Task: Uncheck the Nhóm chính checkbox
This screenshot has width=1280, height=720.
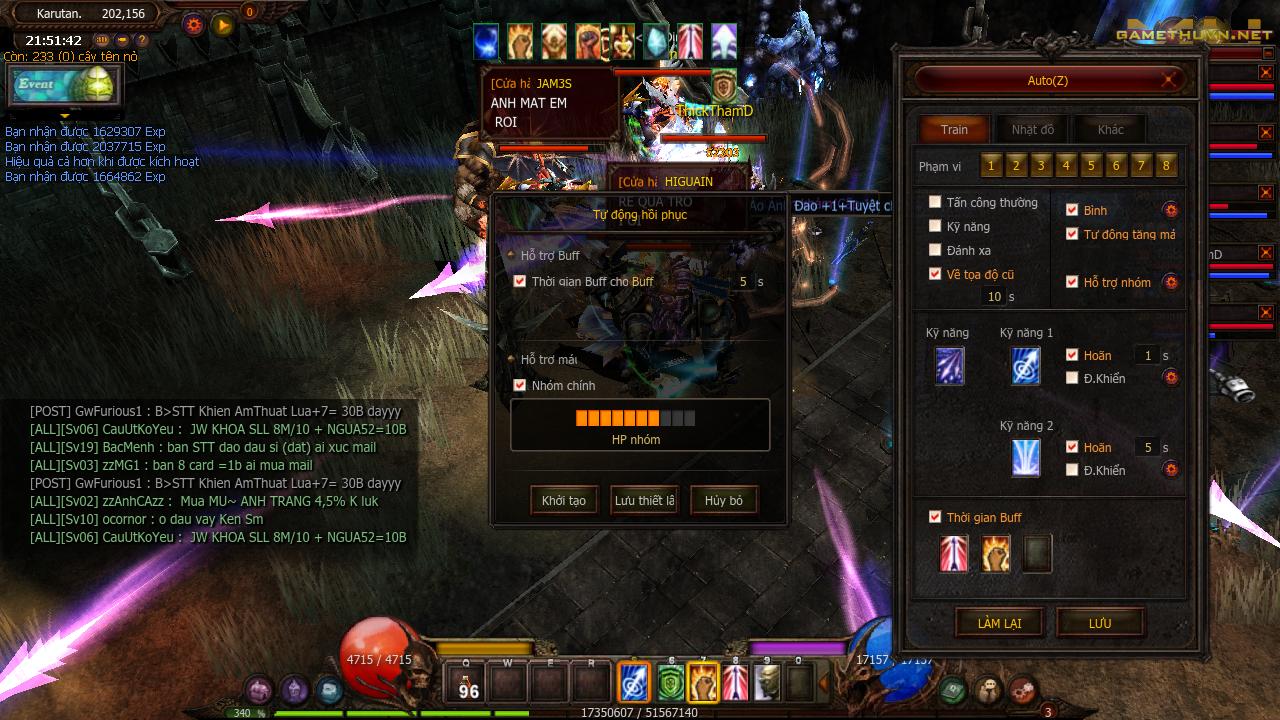Action: (519, 385)
